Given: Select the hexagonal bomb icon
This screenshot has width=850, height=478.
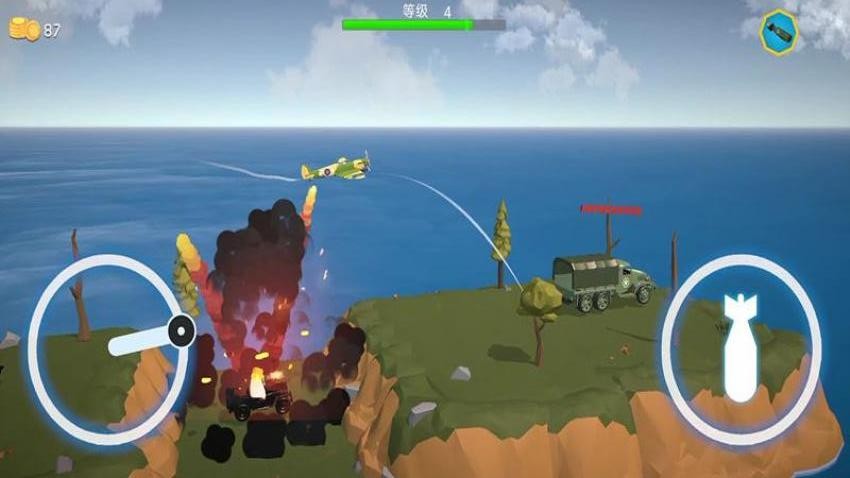Looking at the screenshot, I should click(778, 31).
